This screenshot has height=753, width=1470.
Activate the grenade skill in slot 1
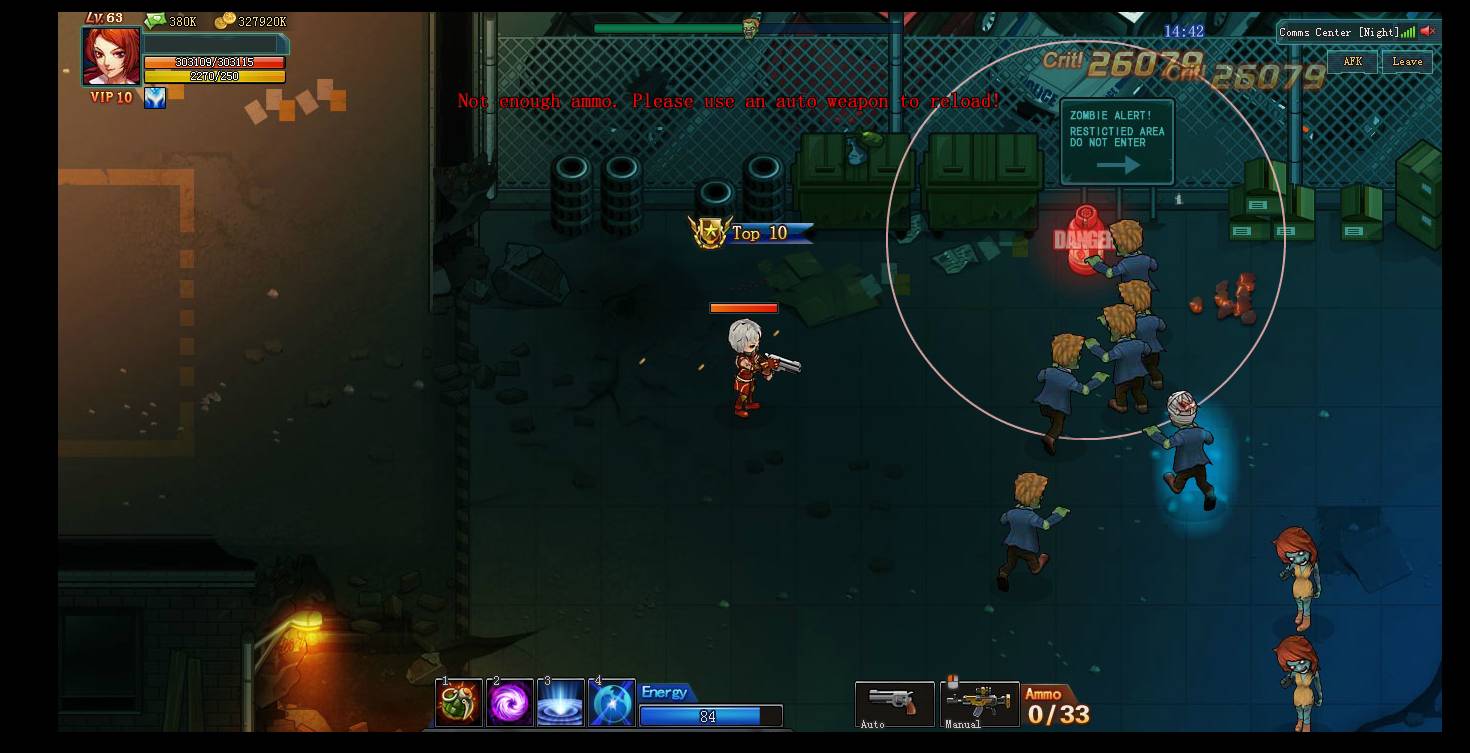(459, 703)
